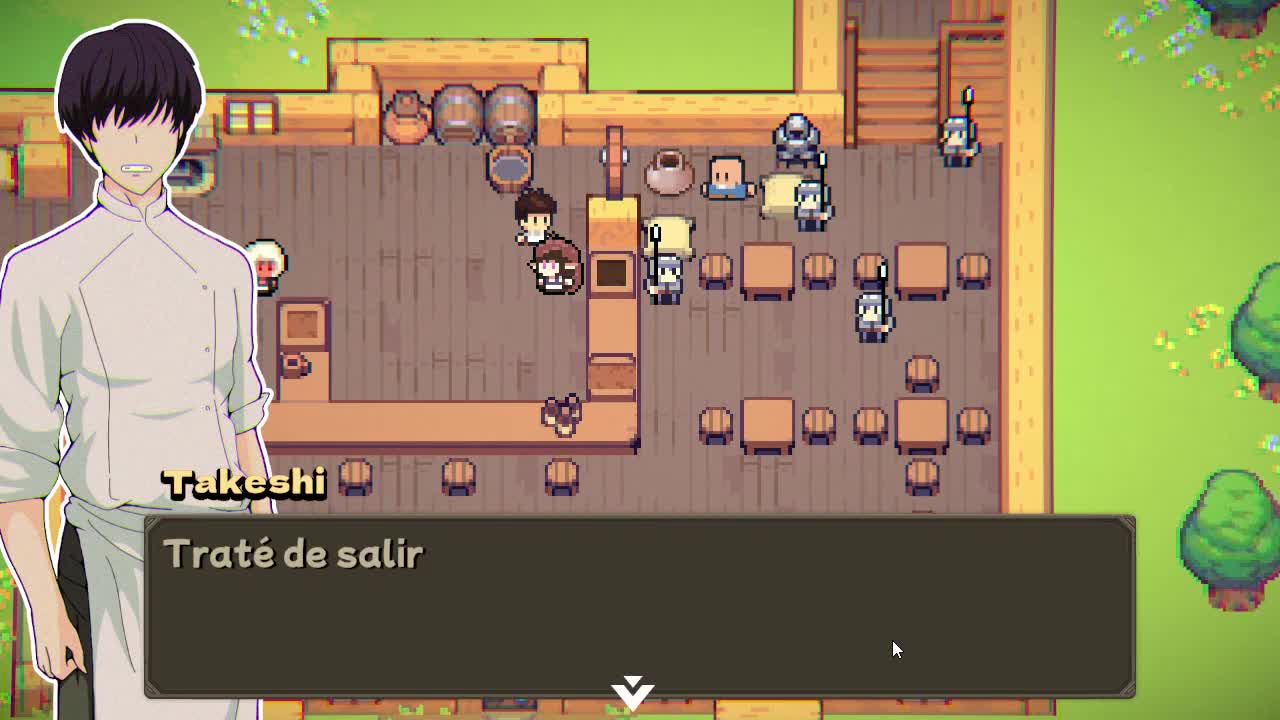Click Takeshi's dialogue box to continue
This screenshot has width=1280, height=720.
640,605
